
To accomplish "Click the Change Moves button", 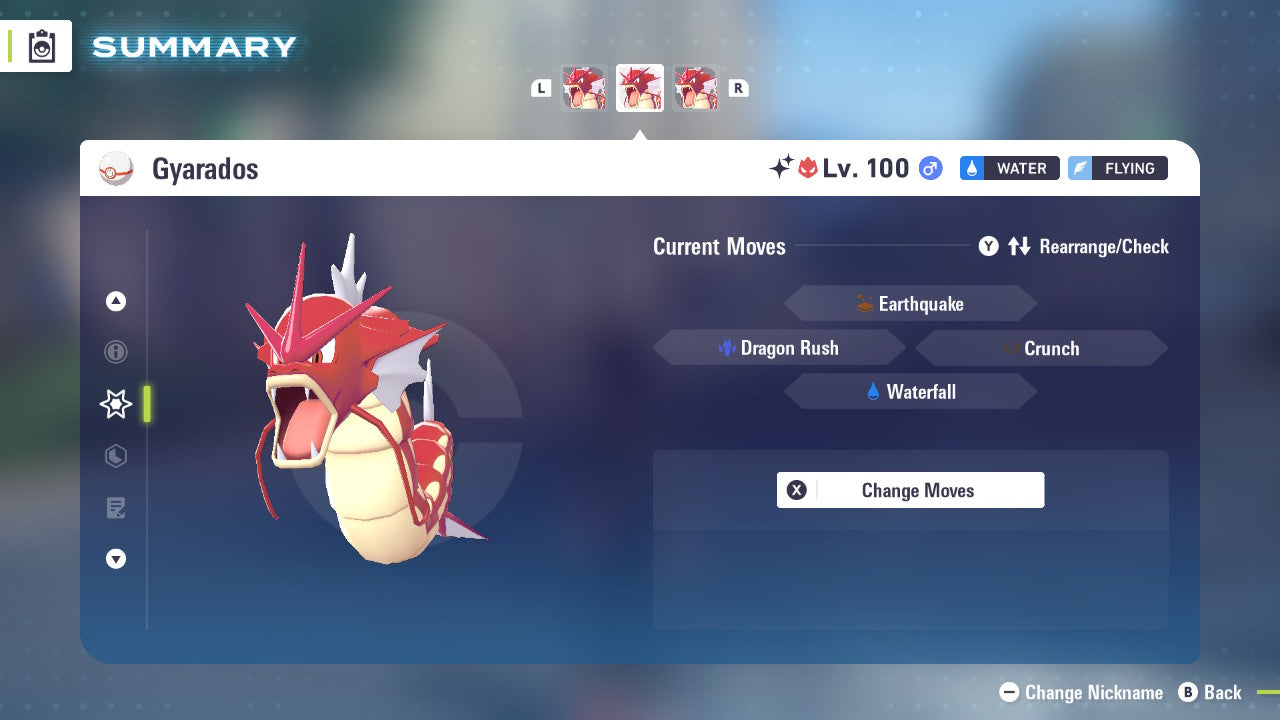I will (x=910, y=490).
